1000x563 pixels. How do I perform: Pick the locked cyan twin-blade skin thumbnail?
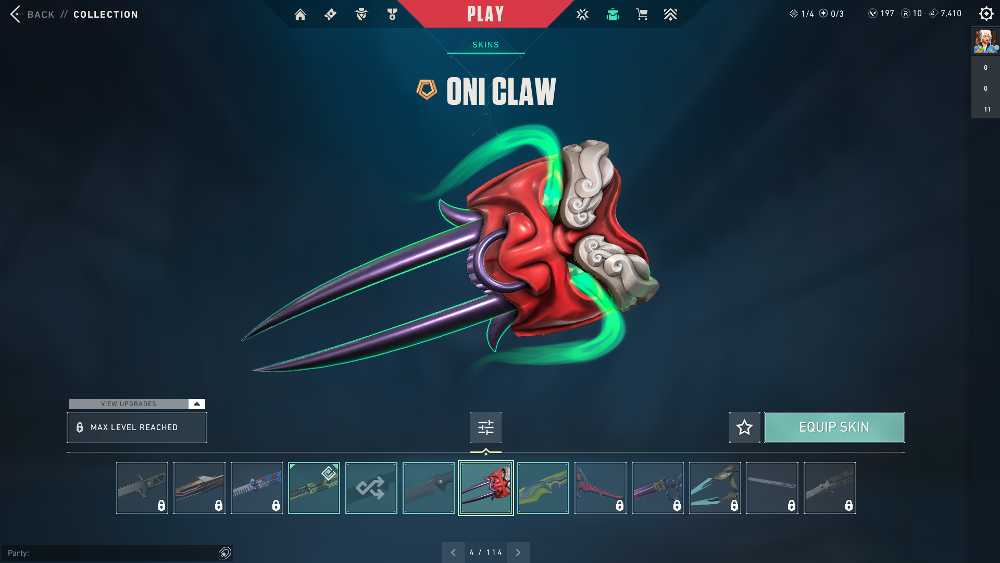715,488
